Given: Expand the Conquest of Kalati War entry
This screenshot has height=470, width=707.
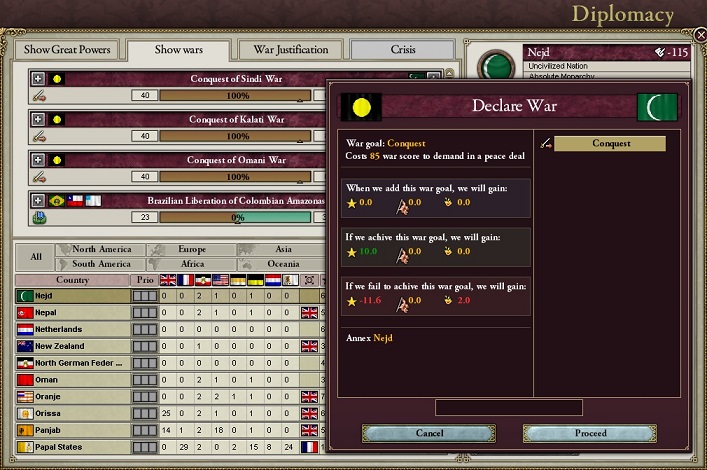Looking at the screenshot, I should pos(38,119).
